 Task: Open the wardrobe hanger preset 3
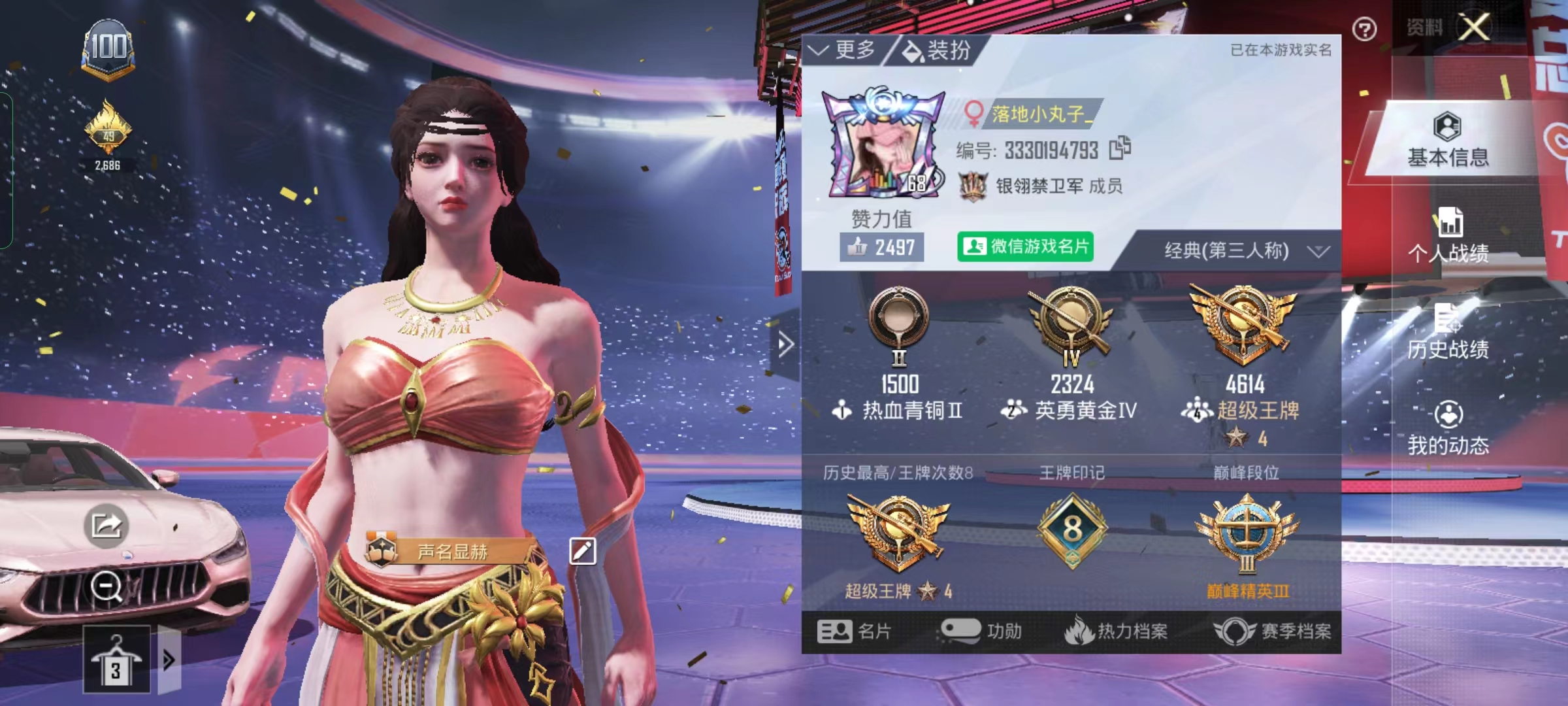[116, 660]
